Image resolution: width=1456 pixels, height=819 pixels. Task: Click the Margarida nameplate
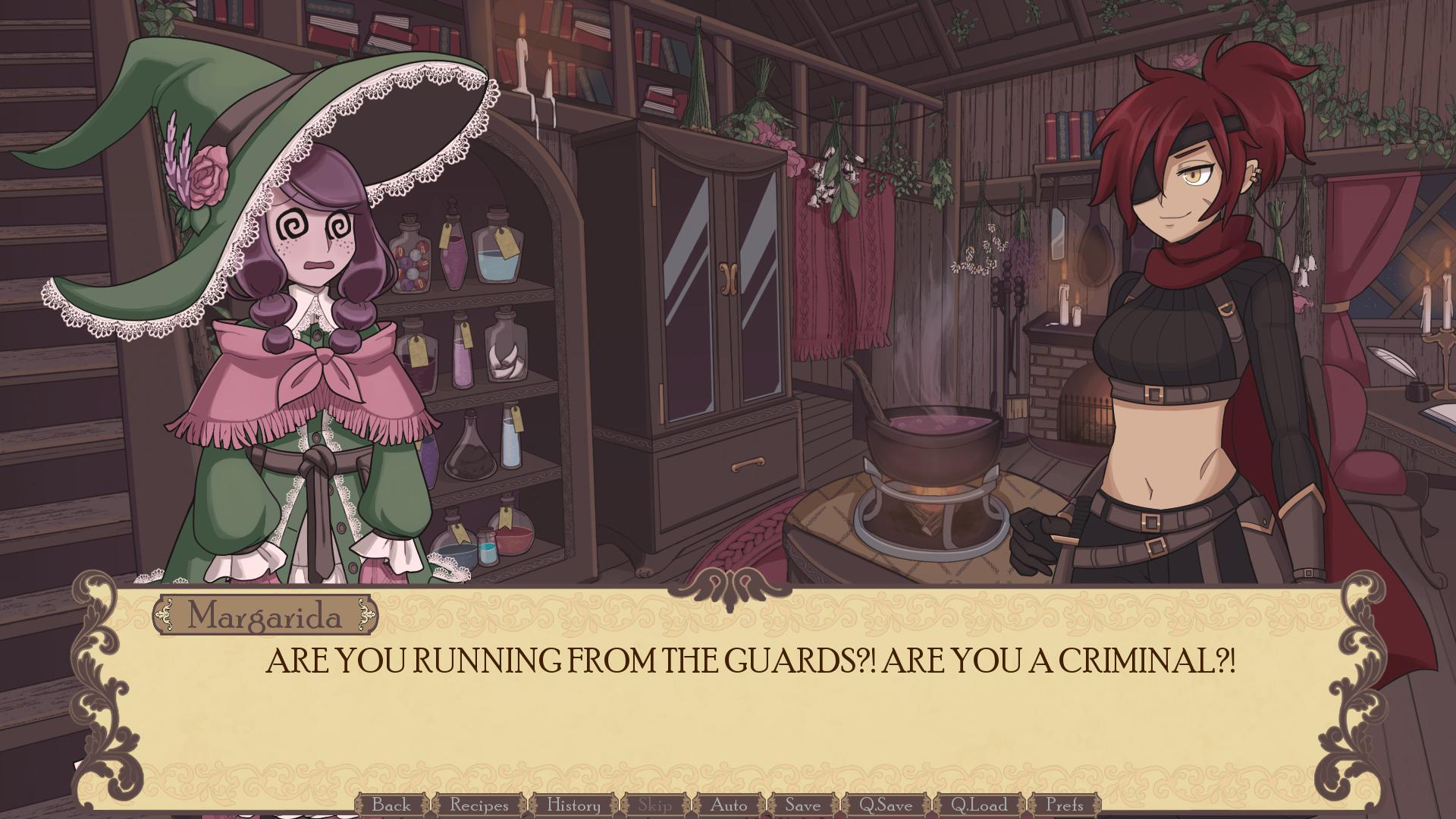pyautogui.click(x=267, y=616)
